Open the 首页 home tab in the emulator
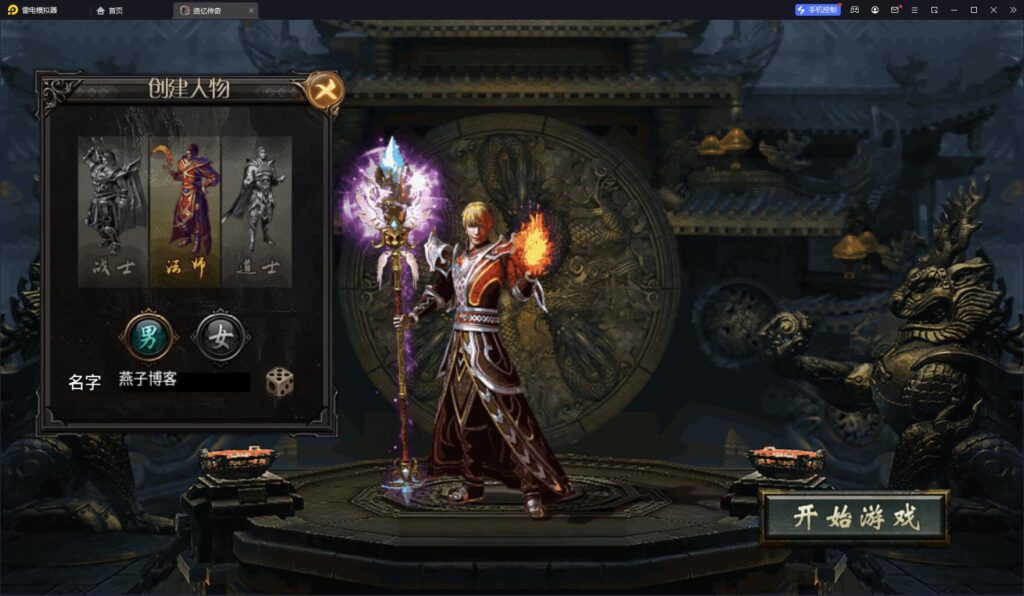 111,10
